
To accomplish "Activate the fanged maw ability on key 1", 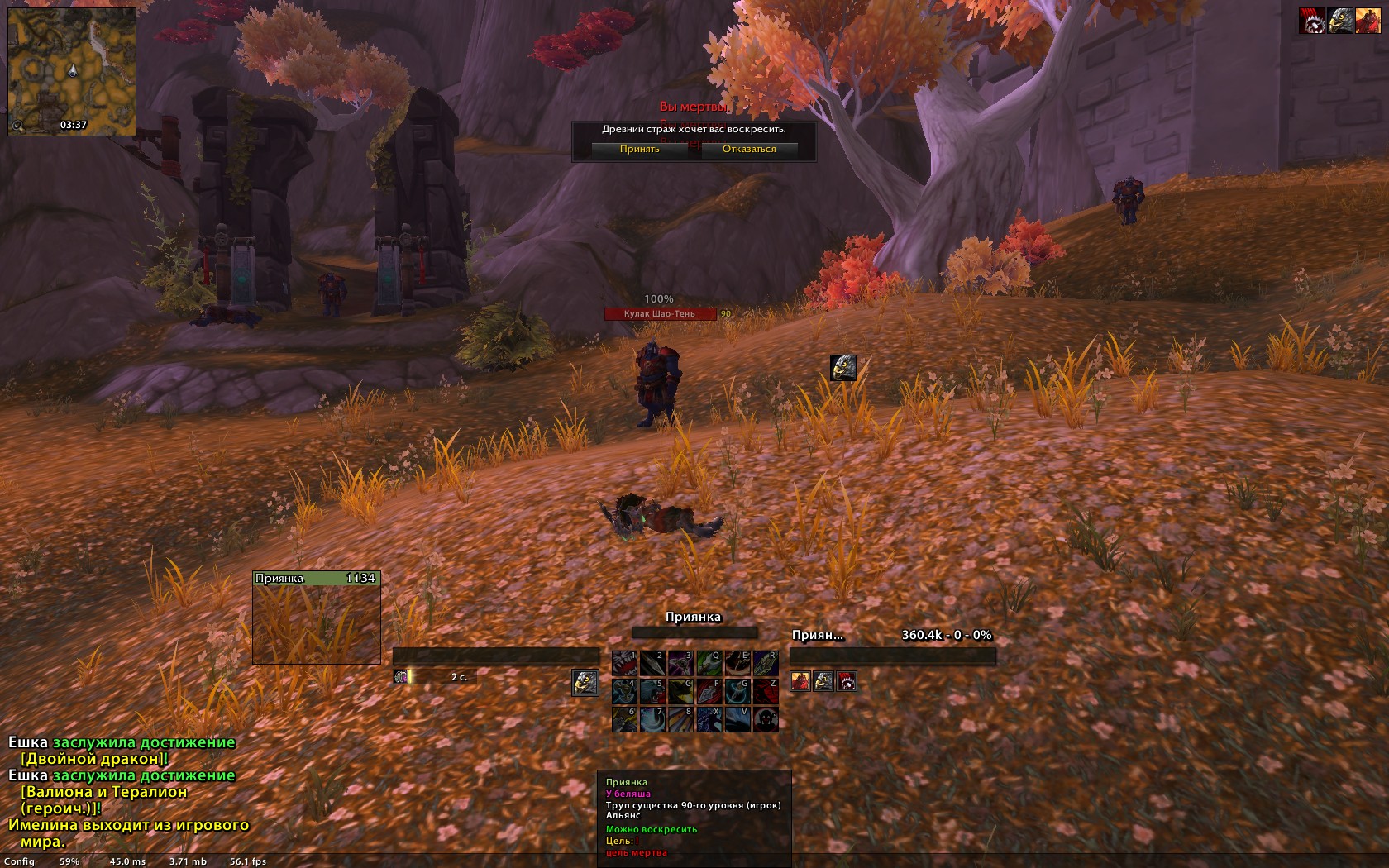I will (624, 663).
